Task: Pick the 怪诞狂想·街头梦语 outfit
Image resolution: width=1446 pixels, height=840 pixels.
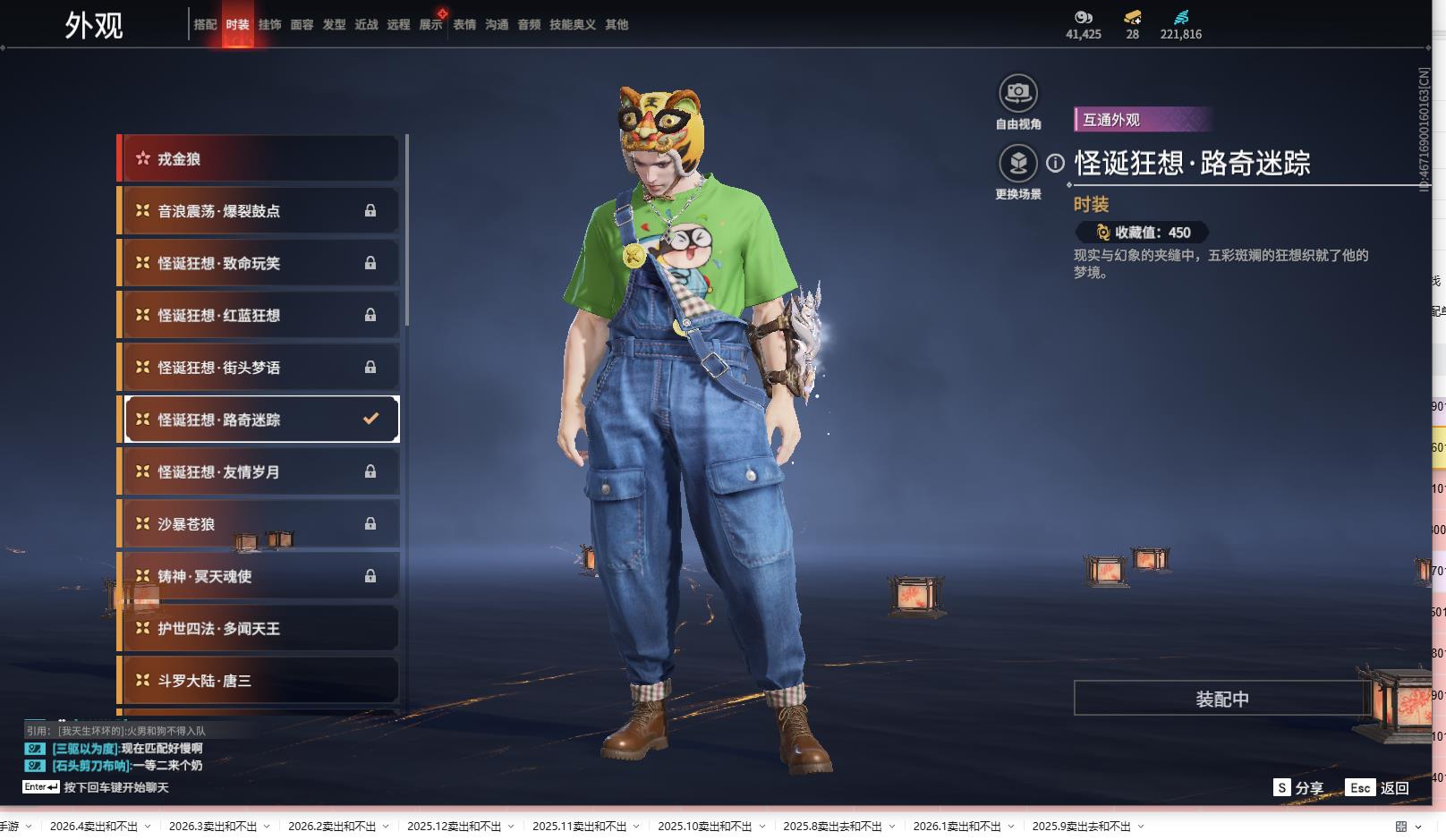Action: coord(259,368)
